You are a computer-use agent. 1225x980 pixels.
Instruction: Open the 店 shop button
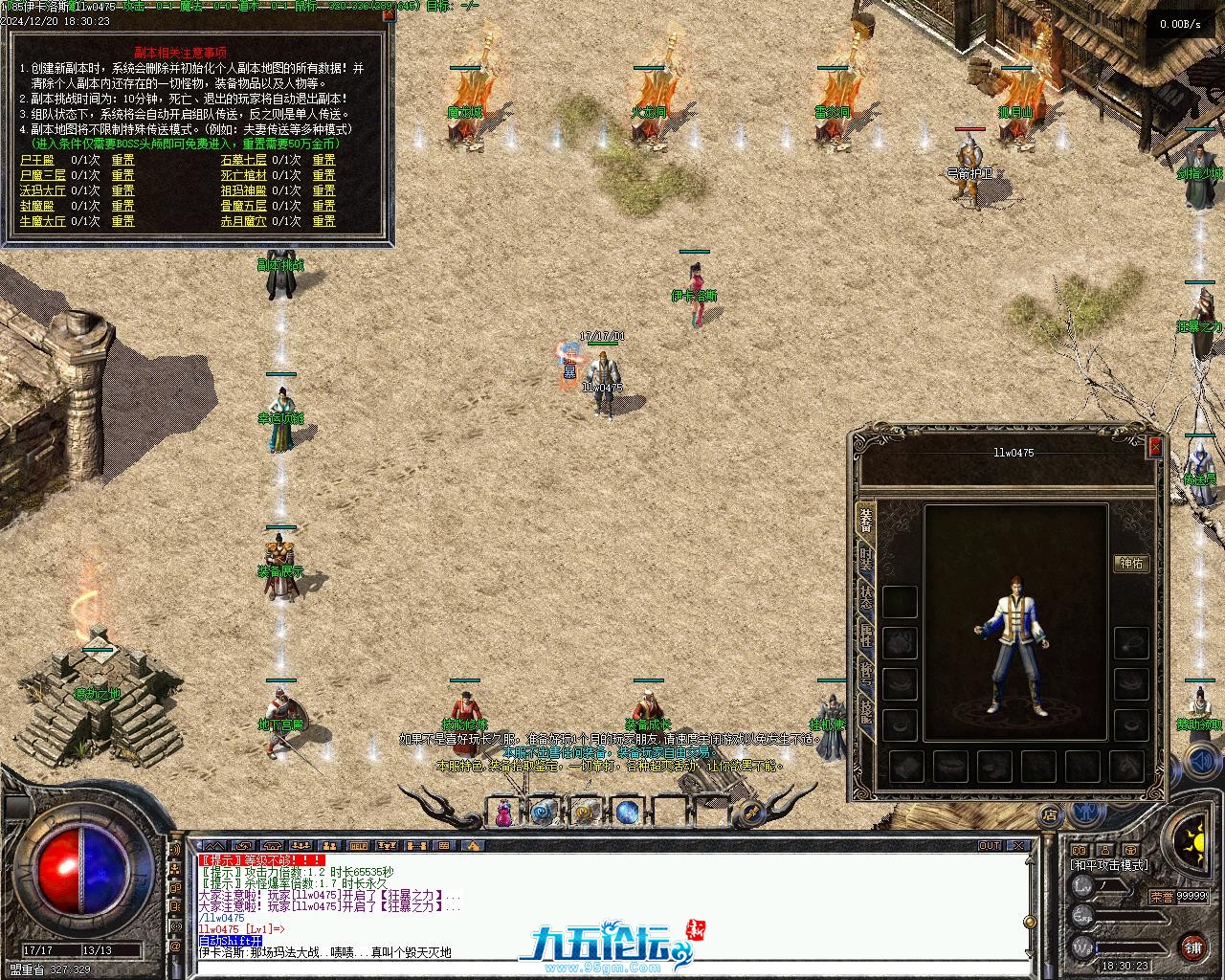pos(1050,816)
